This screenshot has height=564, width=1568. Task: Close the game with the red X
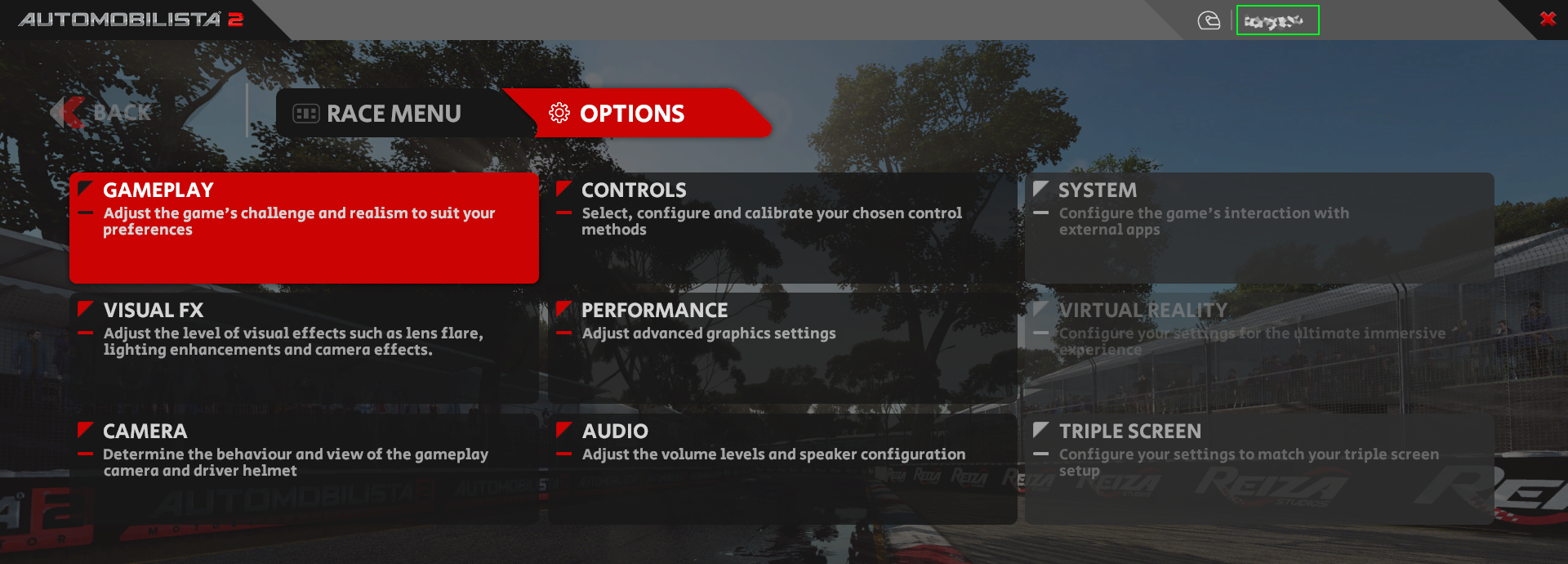(1547, 19)
